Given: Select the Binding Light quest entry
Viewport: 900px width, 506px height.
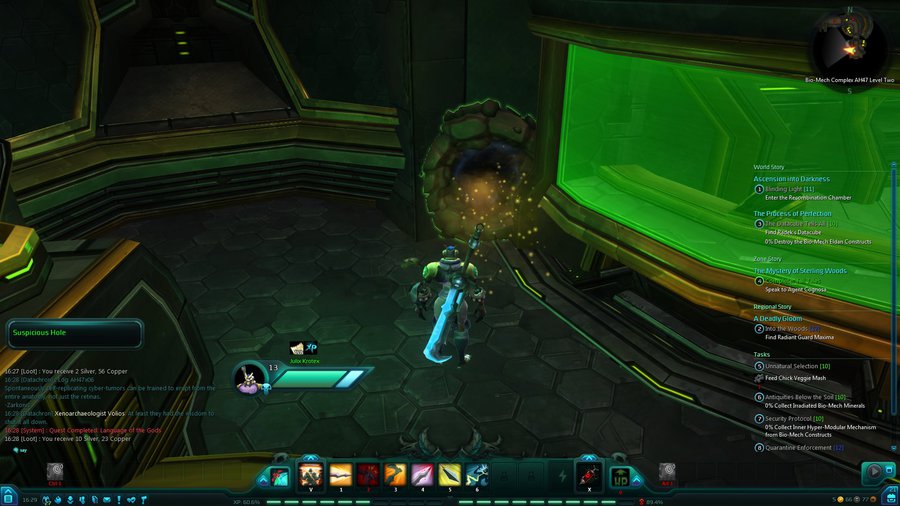Looking at the screenshot, I should point(795,188).
